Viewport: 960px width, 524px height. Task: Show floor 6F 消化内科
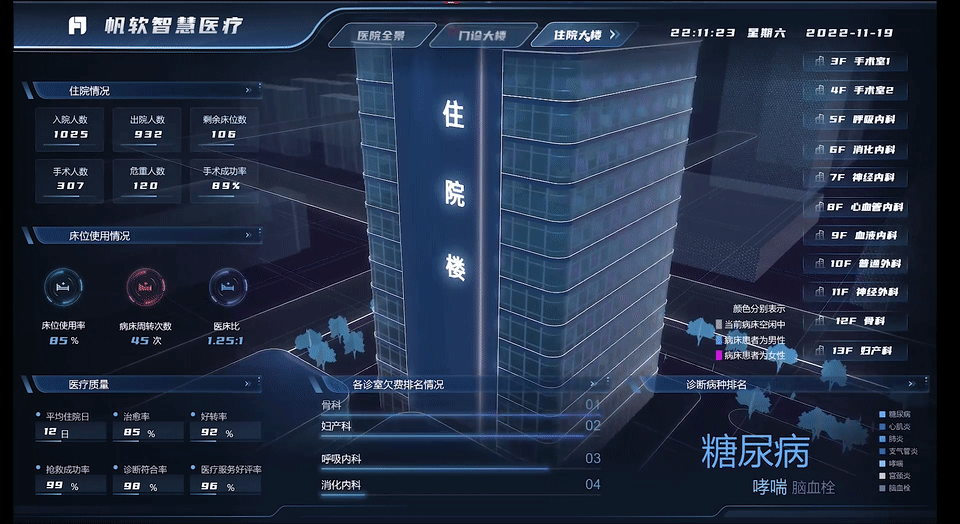(855, 149)
